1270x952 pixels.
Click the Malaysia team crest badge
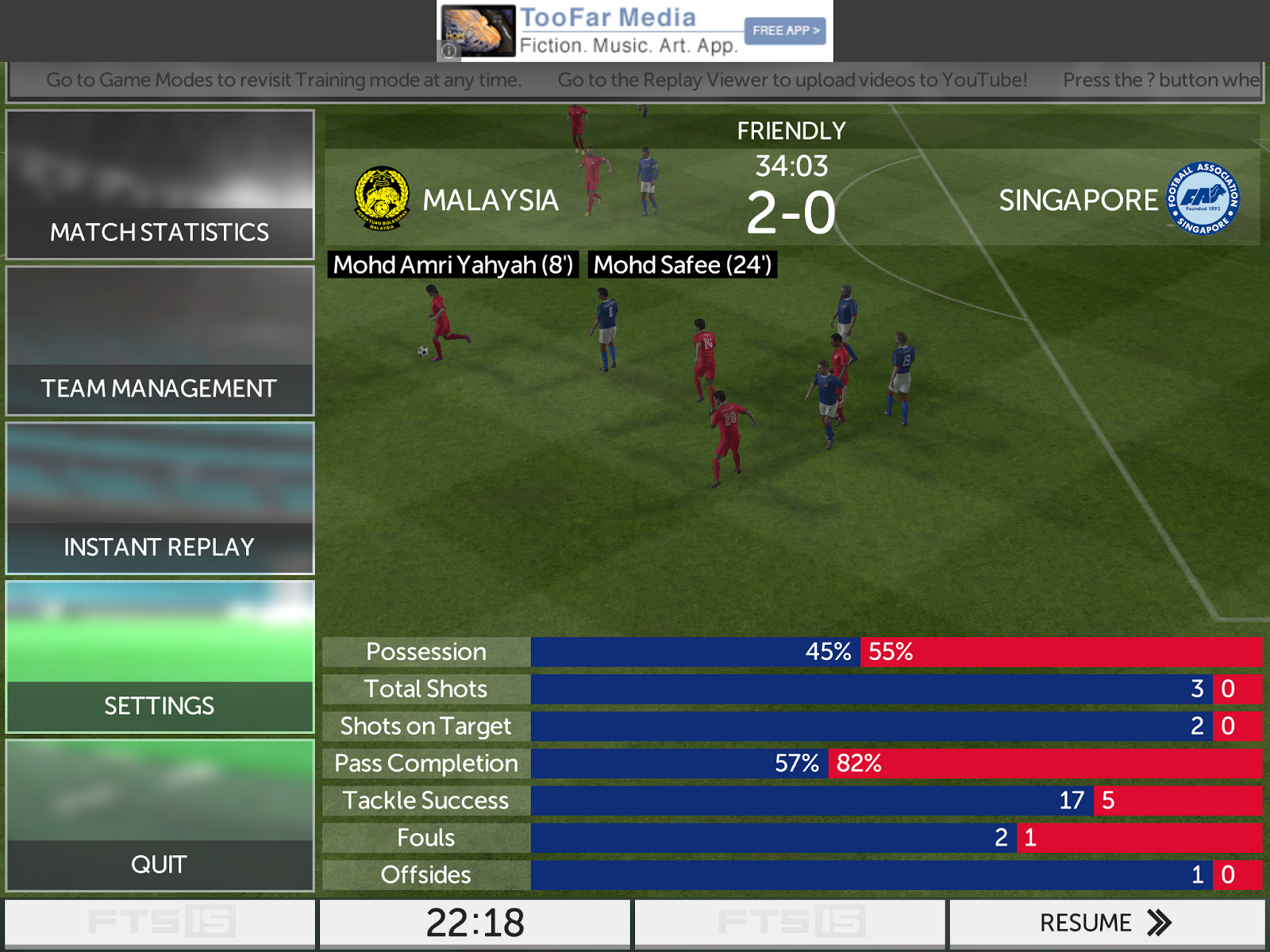click(x=381, y=198)
